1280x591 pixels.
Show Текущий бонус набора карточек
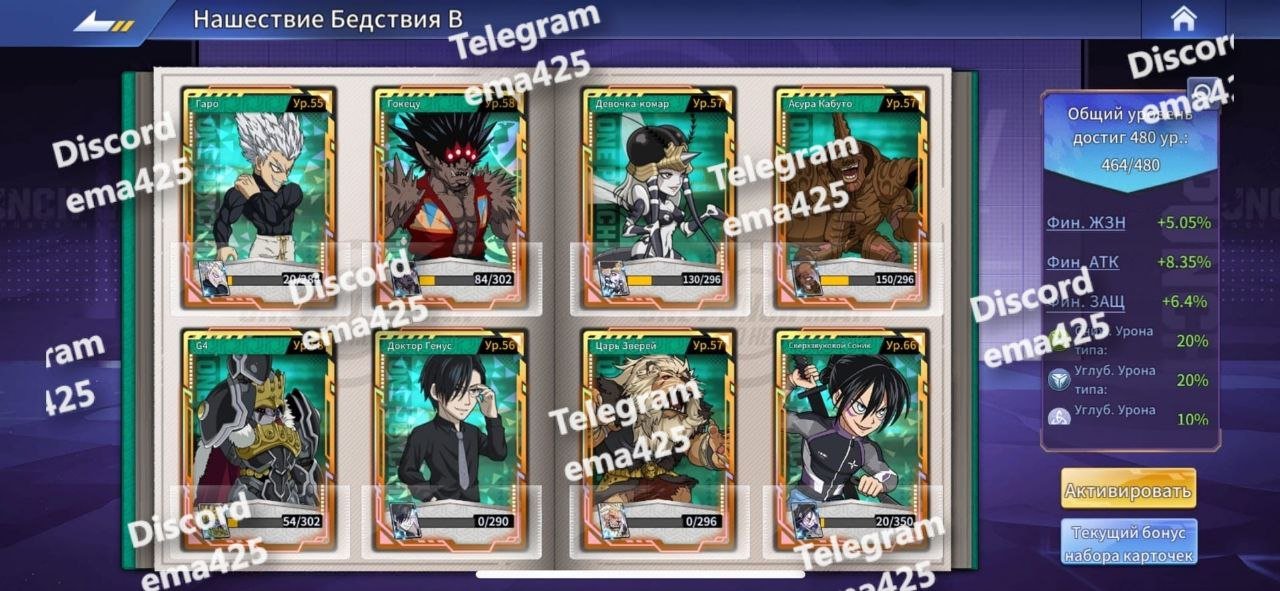(x=1128, y=544)
